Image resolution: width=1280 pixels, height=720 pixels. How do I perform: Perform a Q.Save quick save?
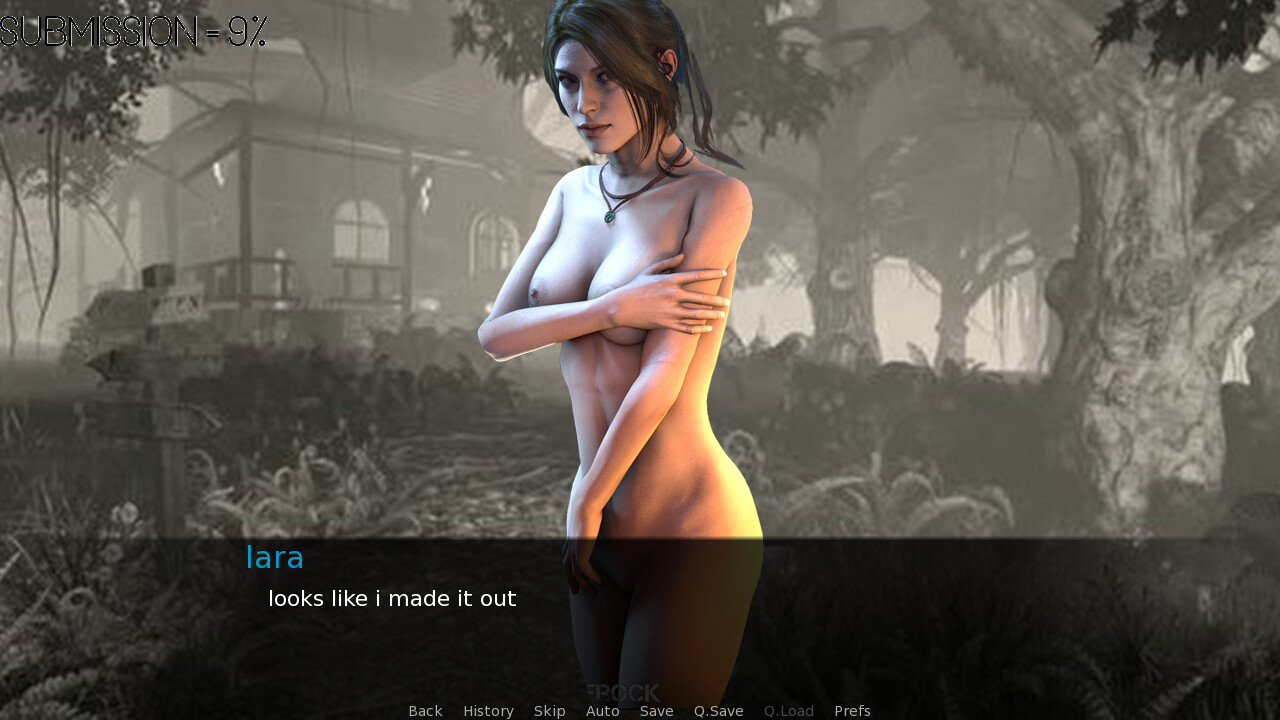pos(718,710)
